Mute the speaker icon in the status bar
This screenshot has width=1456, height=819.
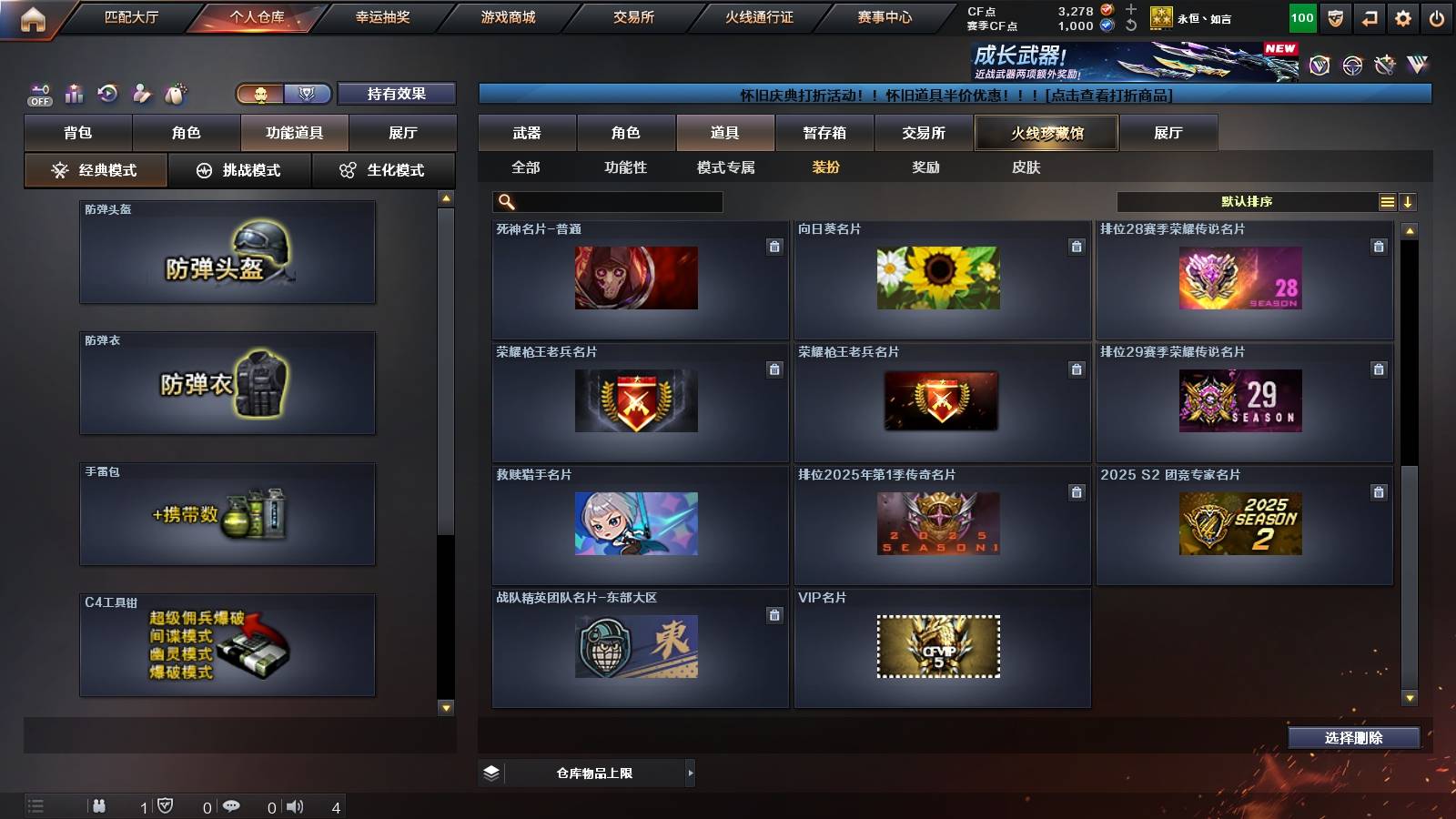(x=294, y=805)
